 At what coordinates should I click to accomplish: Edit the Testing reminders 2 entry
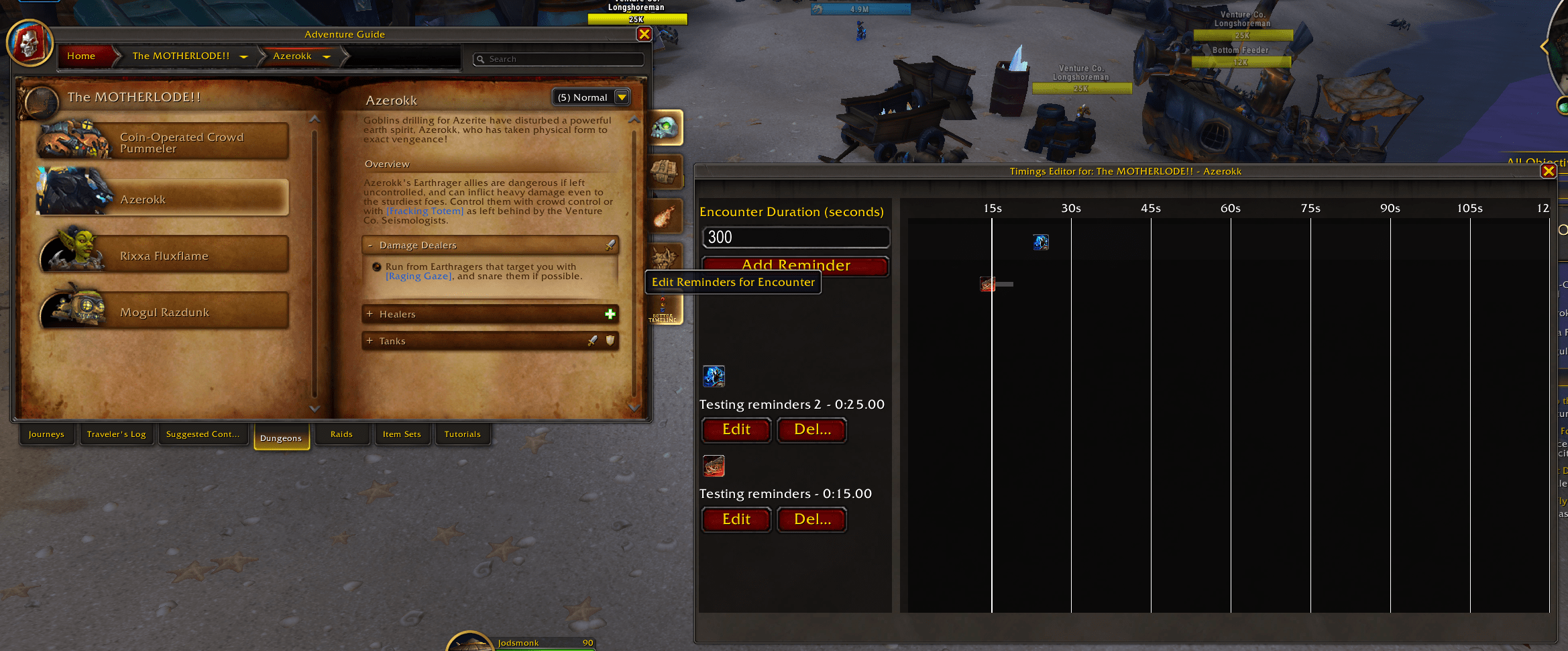[x=736, y=430]
